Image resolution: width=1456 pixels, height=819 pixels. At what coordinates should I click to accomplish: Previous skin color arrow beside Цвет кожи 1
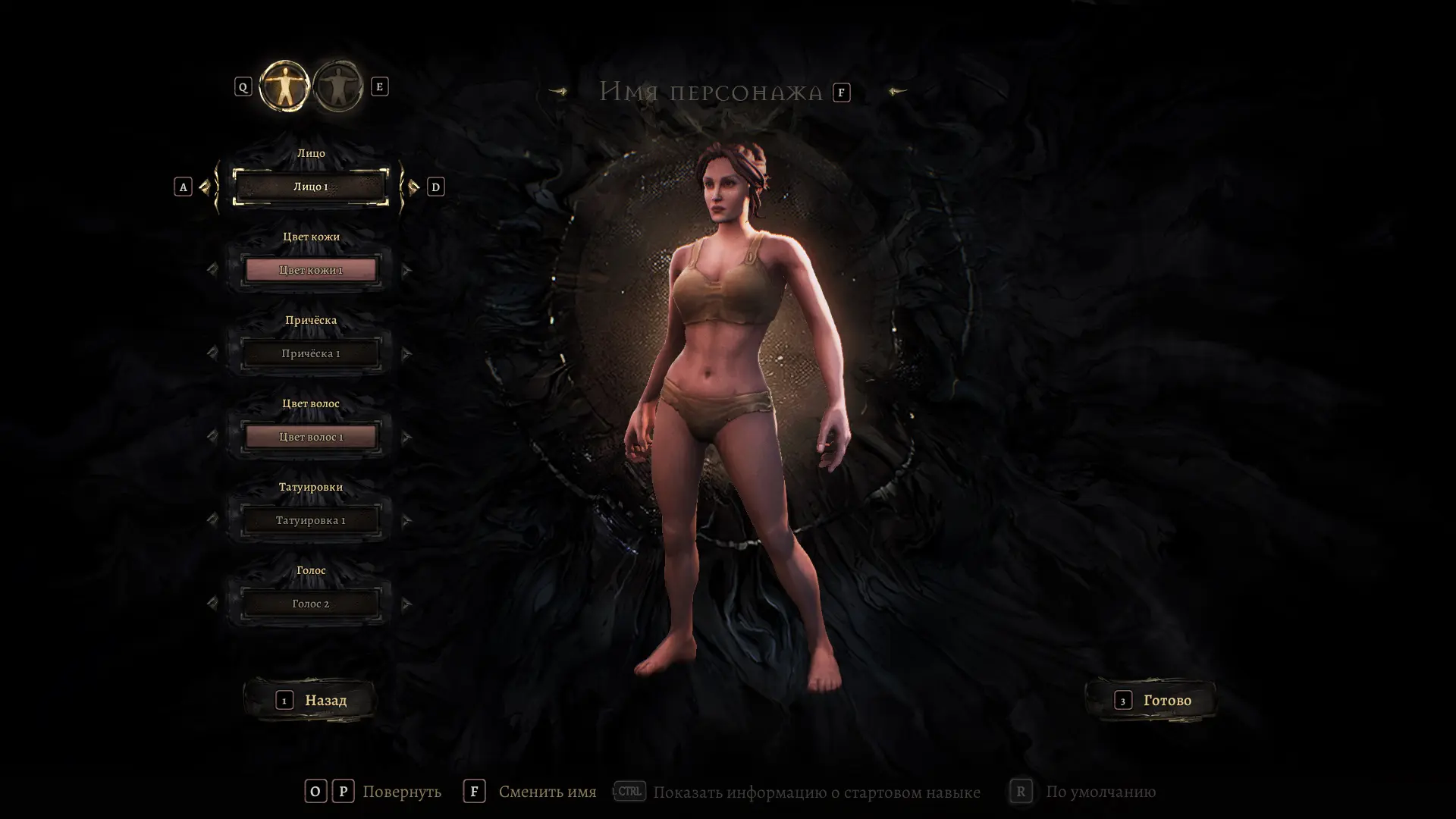pyautogui.click(x=212, y=270)
